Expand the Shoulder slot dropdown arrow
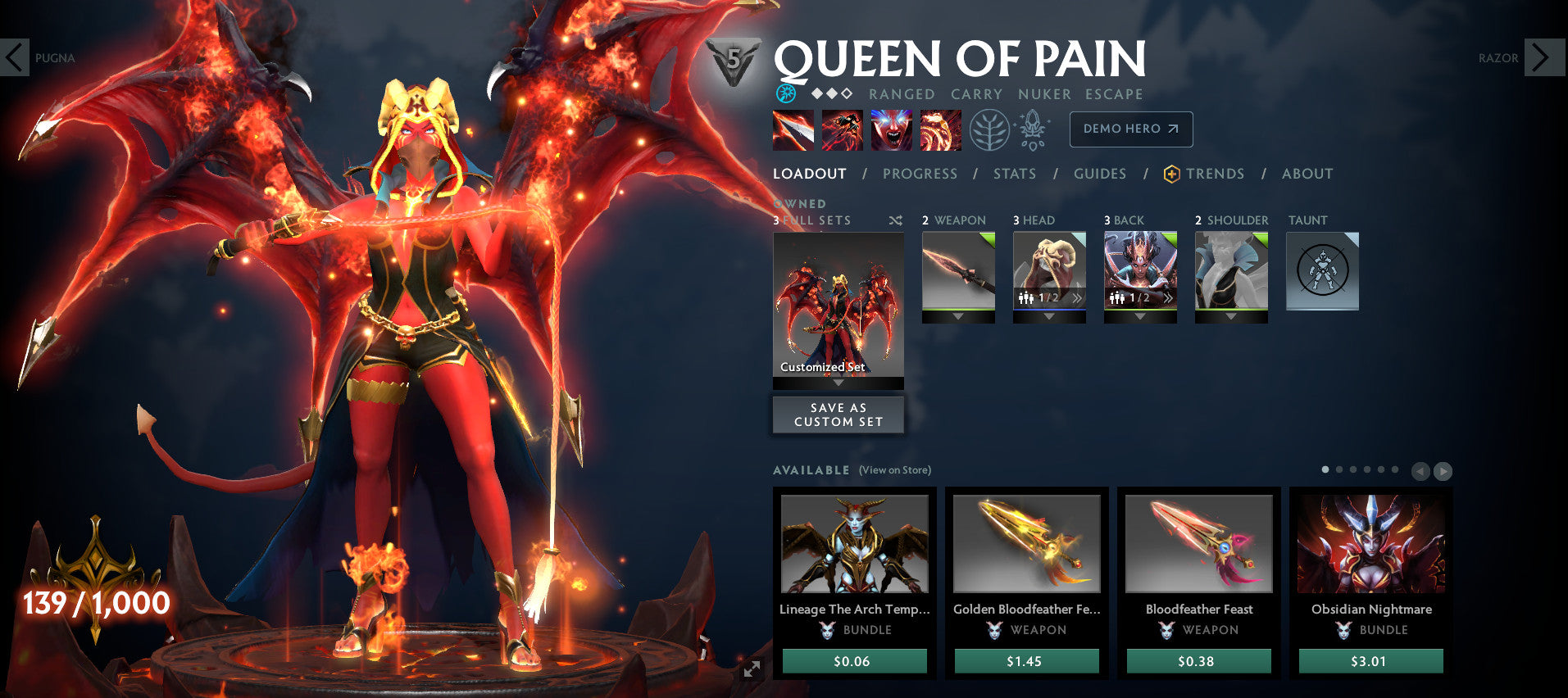The height and width of the screenshot is (698, 1568). (1230, 315)
